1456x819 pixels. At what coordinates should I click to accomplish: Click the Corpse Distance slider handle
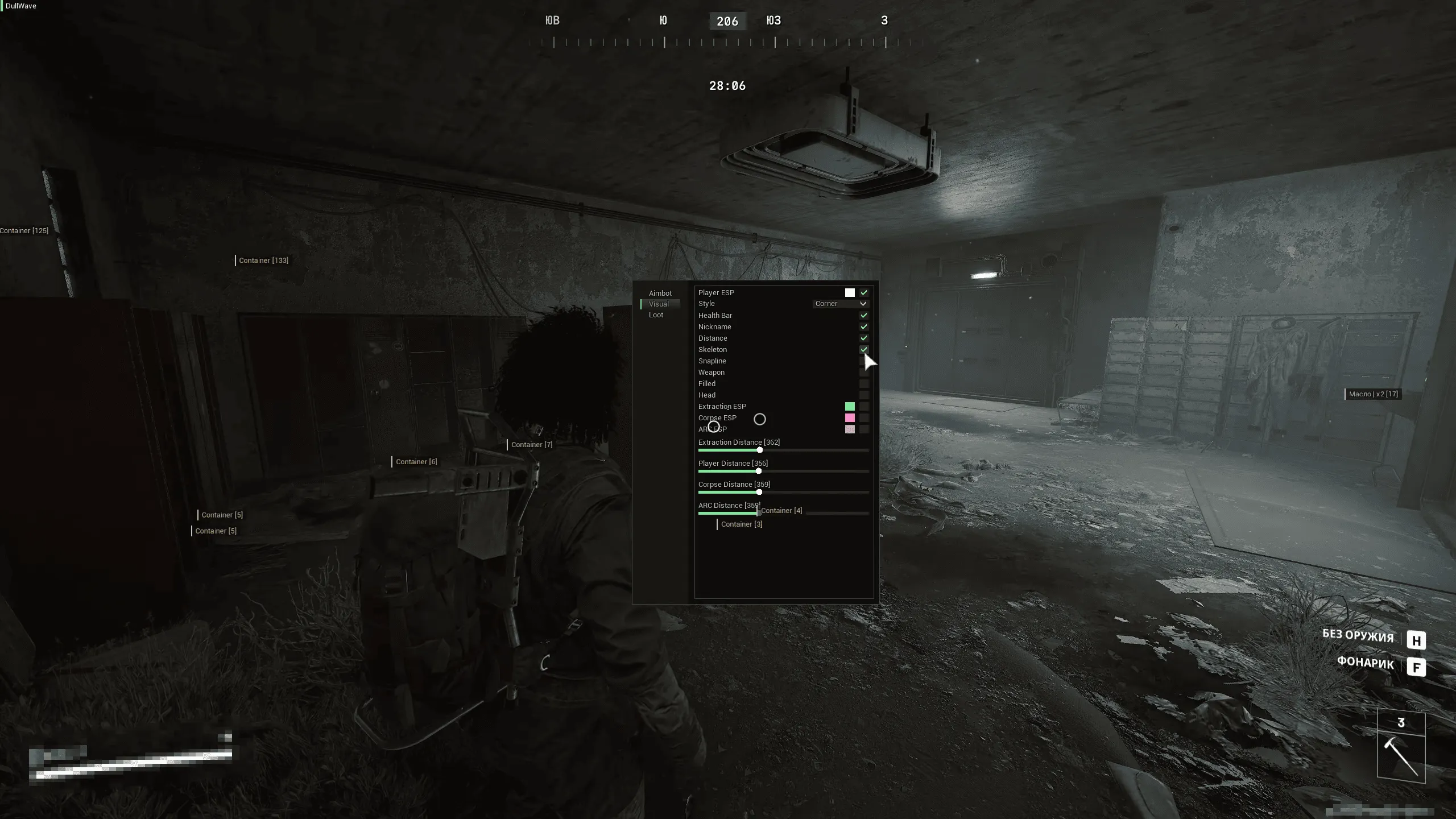[759, 492]
